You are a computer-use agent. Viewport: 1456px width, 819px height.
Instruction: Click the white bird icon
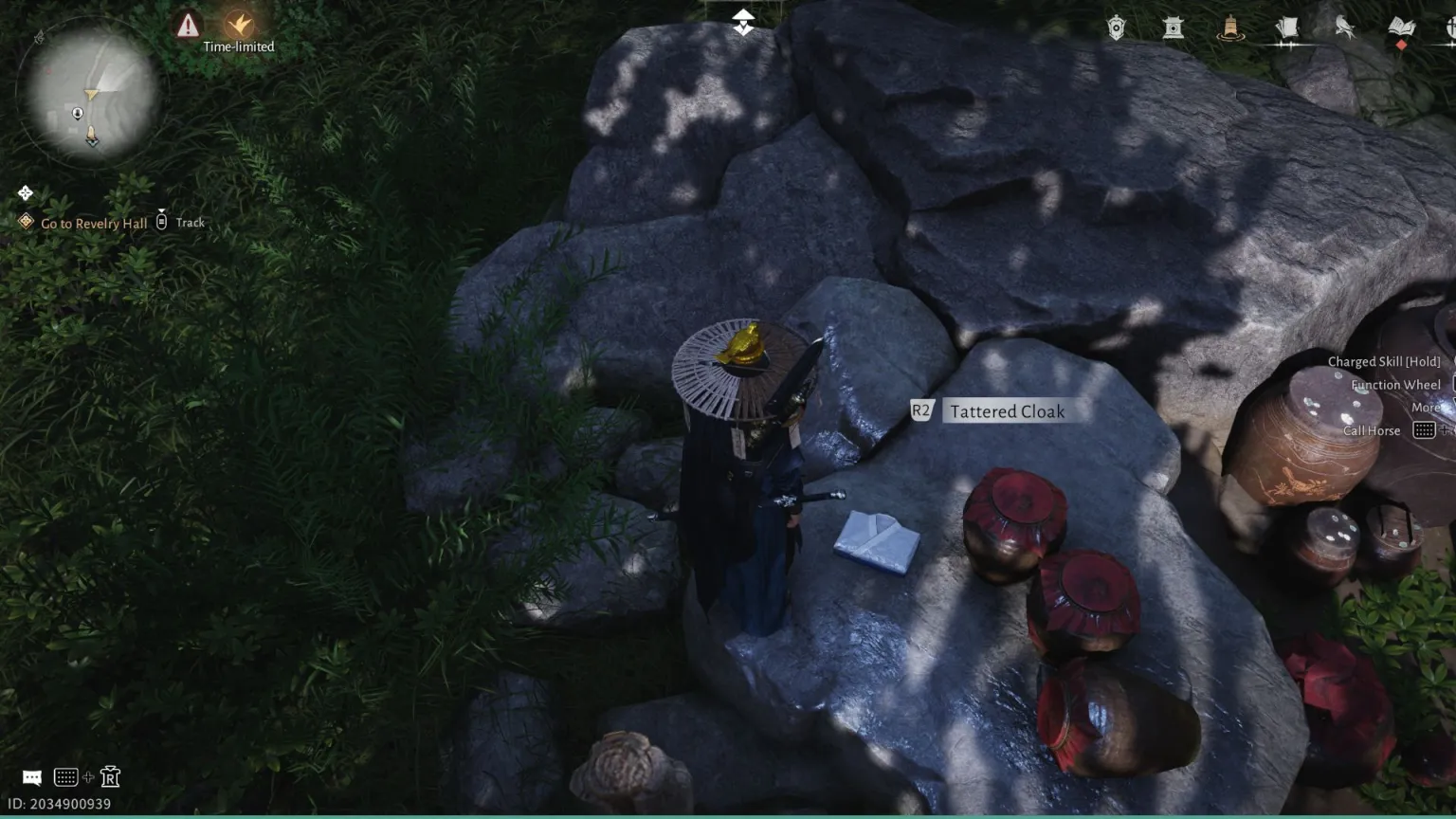1344,27
